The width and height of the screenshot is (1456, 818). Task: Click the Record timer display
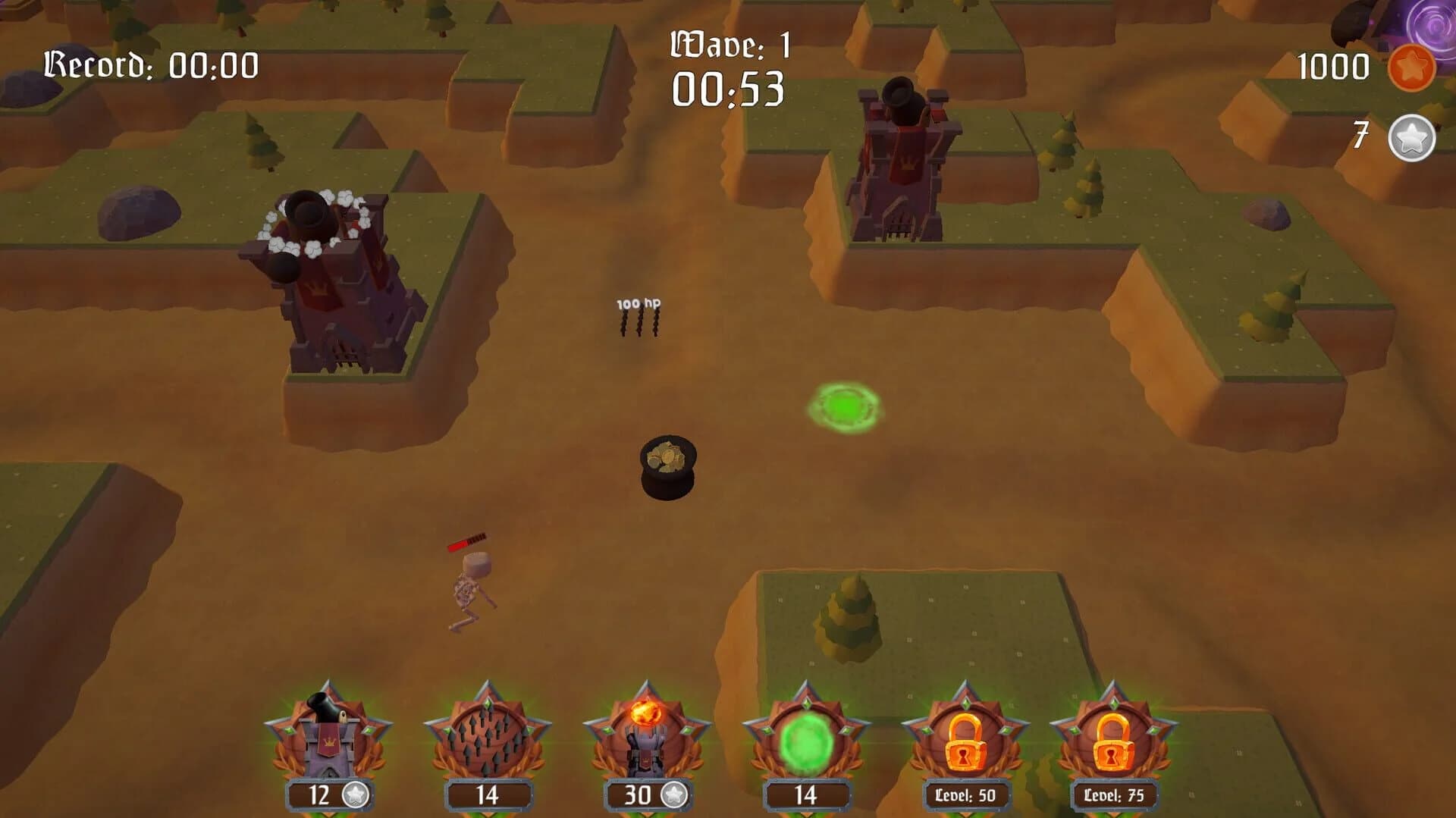152,64
